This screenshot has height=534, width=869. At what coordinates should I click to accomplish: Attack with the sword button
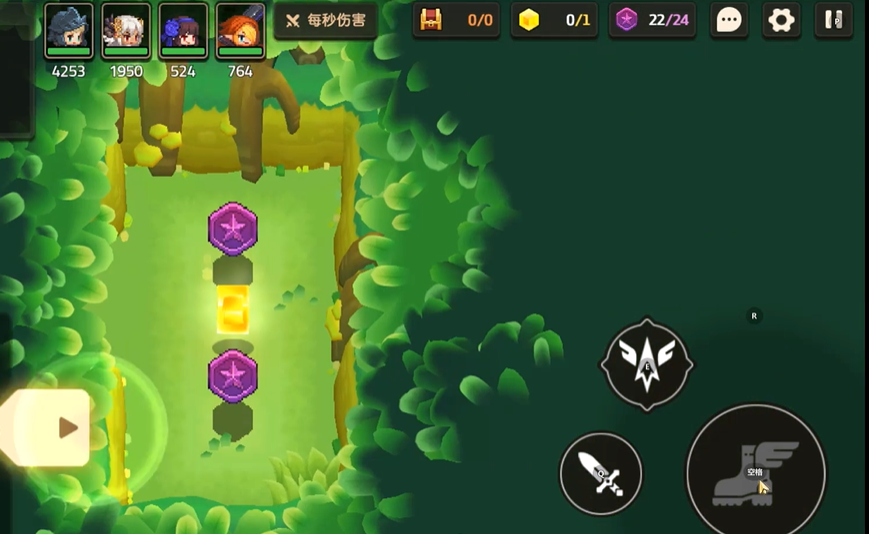pos(601,473)
